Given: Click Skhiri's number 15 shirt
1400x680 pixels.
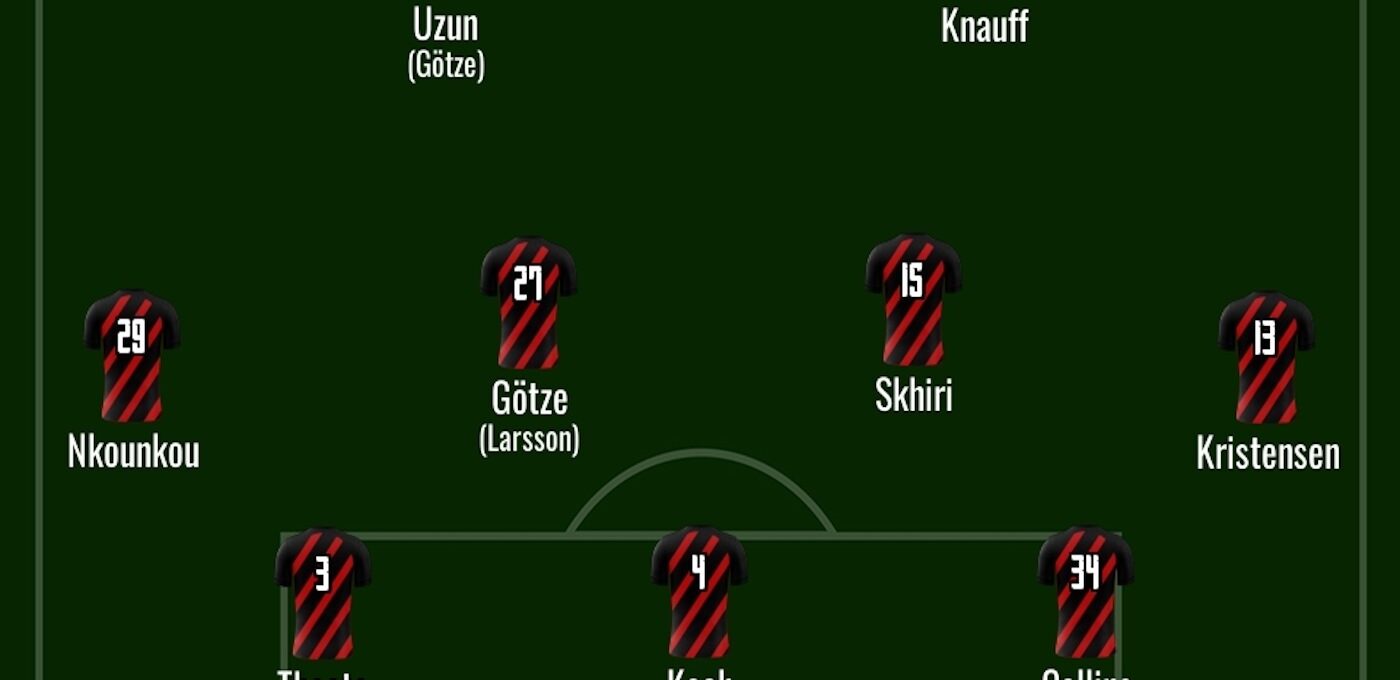Looking at the screenshot, I should pos(913,299).
